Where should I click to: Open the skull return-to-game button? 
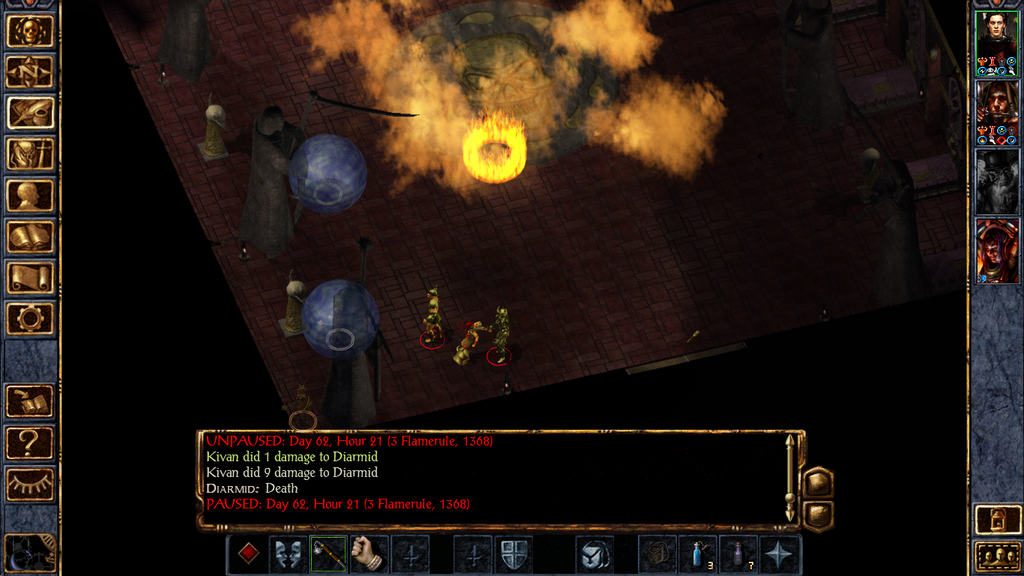coord(30,31)
